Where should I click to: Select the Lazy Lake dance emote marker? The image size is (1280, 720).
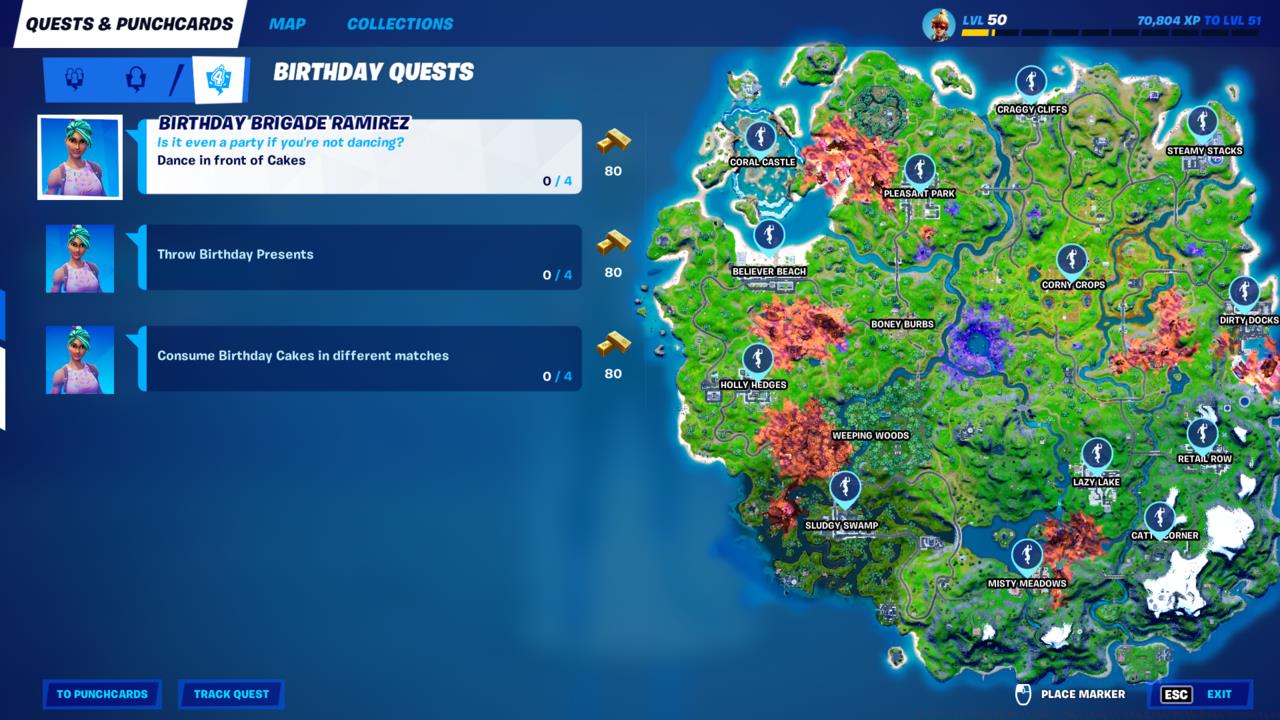(x=1097, y=454)
